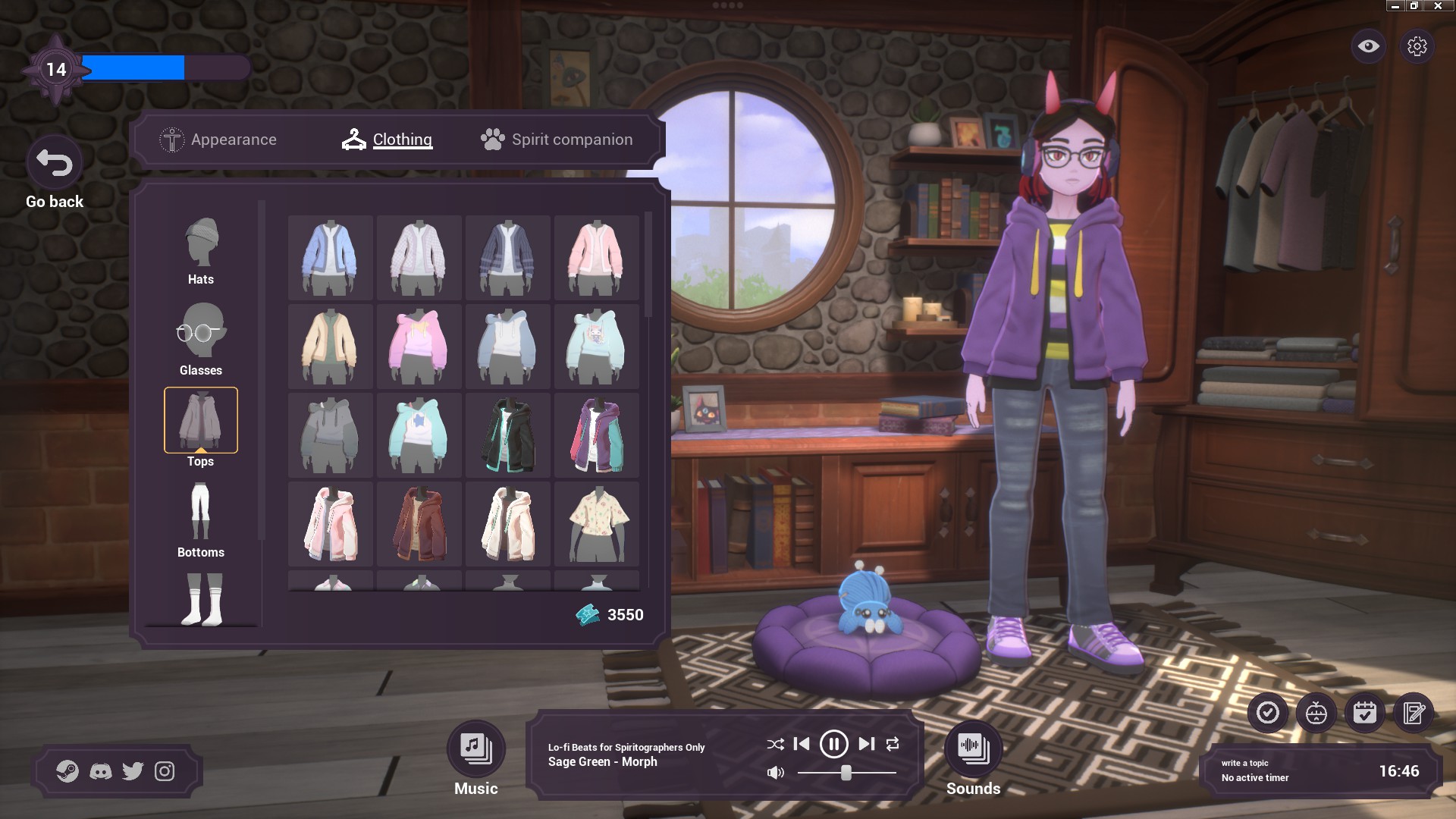Select the pink hoodie with yellow bow
The height and width of the screenshot is (819, 1456).
click(x=419, y=347)
